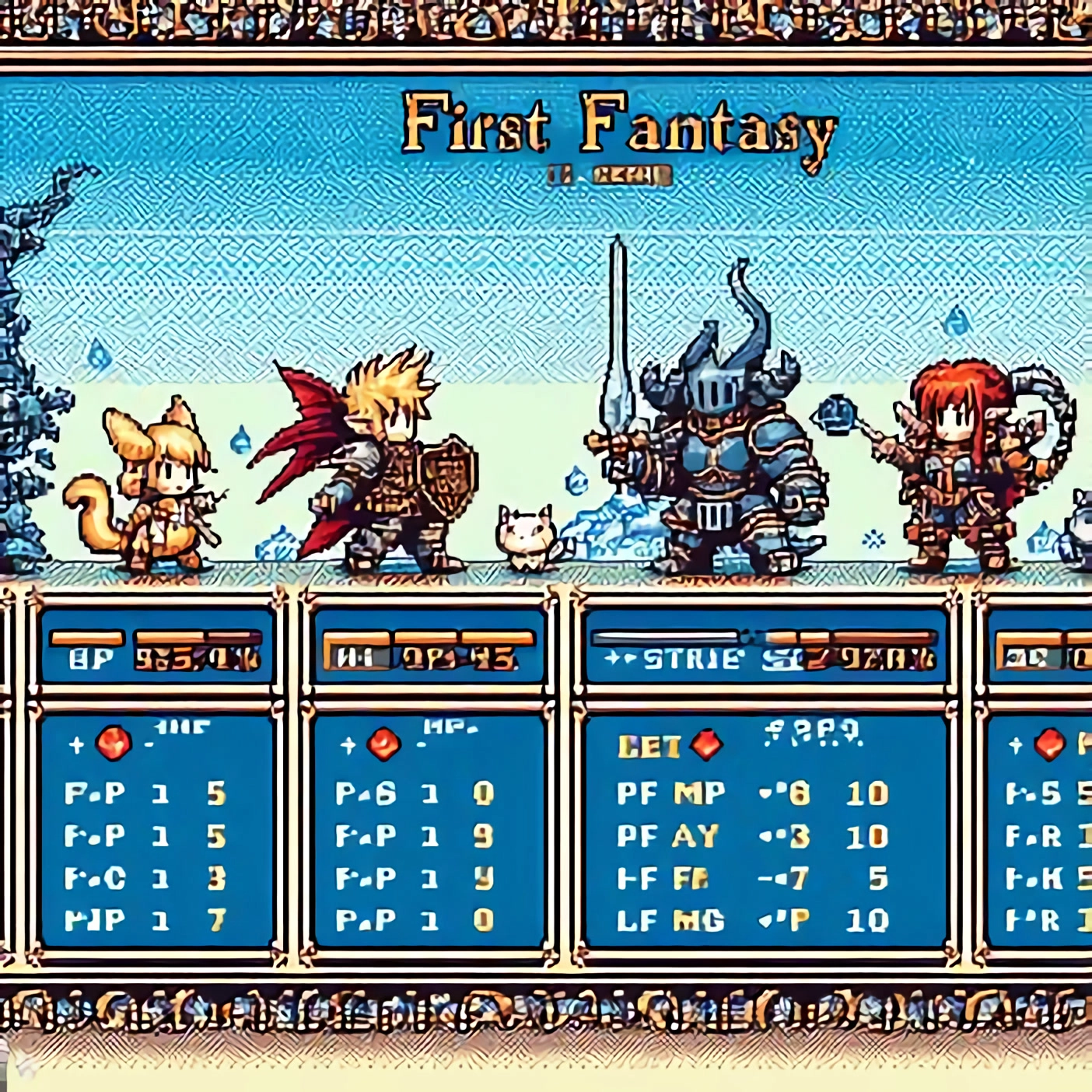Click the red gem in the BP panel
The width and height of the screenshot is (1092, 1092).
click(x=114, y=744)
